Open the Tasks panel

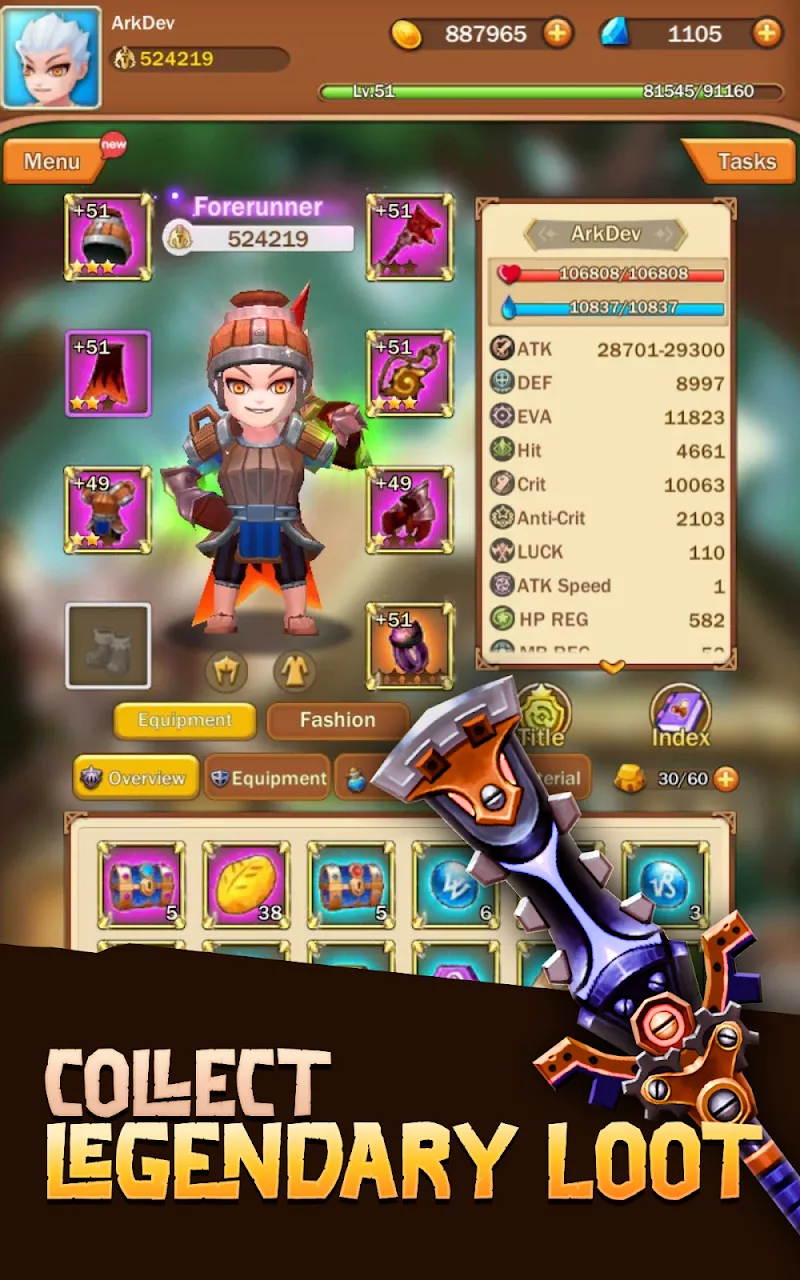tap(745, 162)
